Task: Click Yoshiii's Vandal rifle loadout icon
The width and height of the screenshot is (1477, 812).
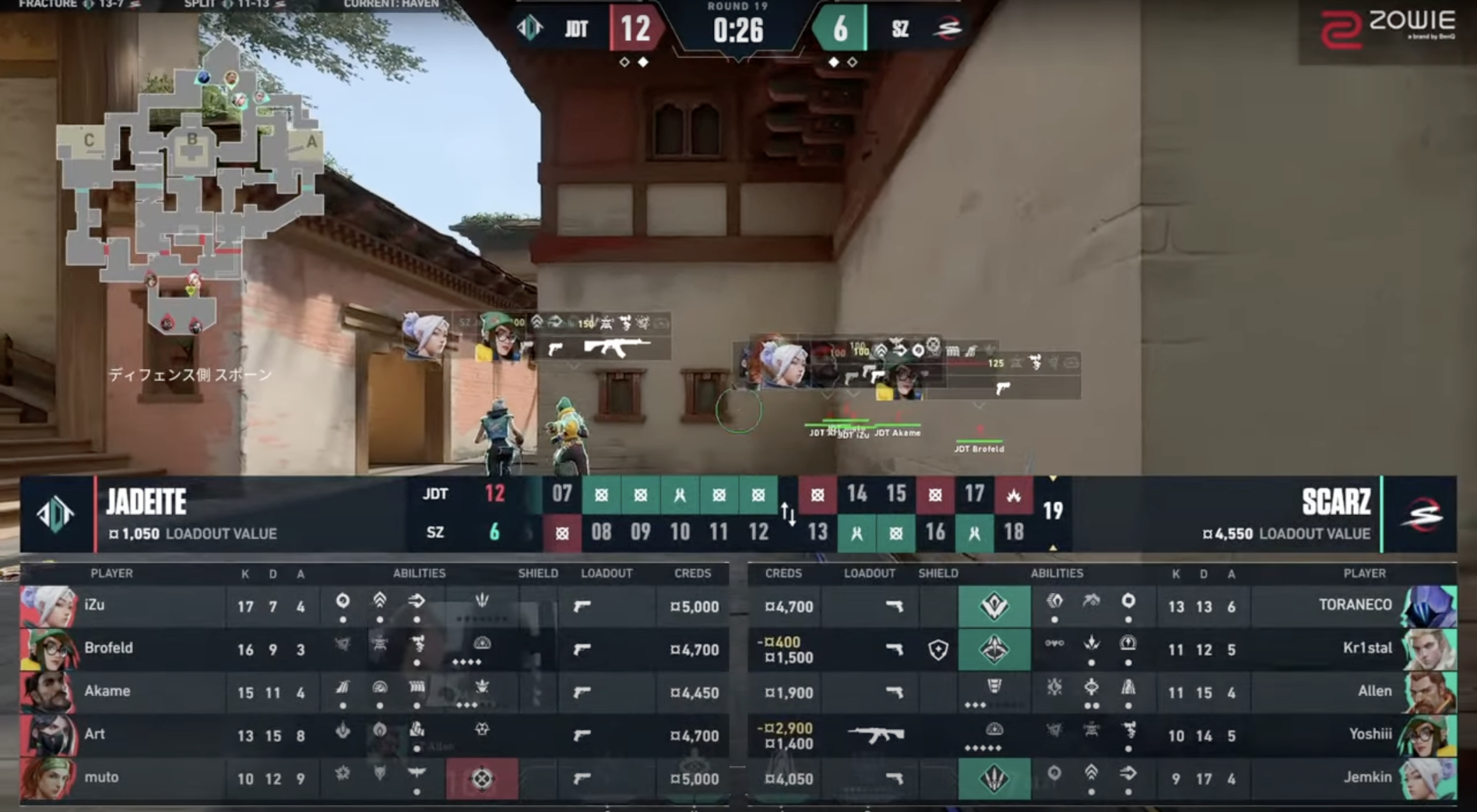Action: click(x=877, y=736)
